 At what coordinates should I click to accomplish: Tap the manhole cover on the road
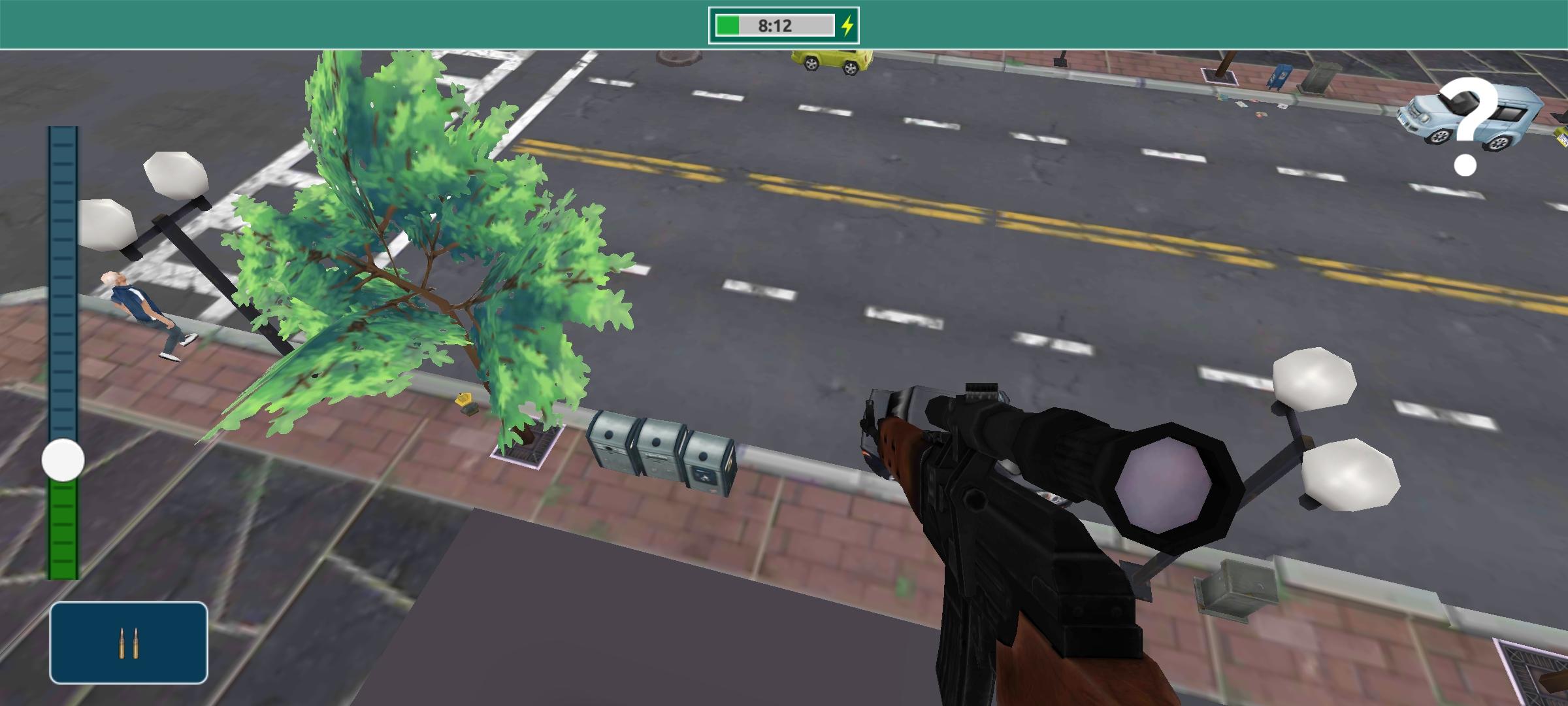point(679,59)
